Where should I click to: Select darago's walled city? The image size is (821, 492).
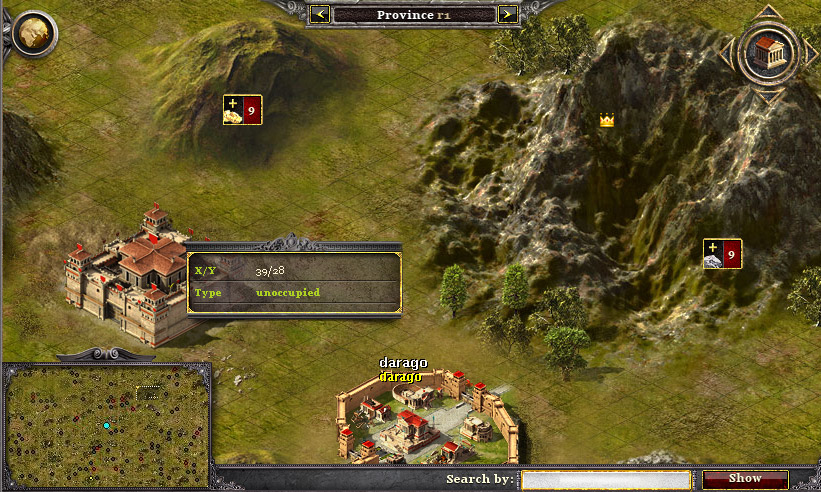pyautogui.click(x=427, y=420)
